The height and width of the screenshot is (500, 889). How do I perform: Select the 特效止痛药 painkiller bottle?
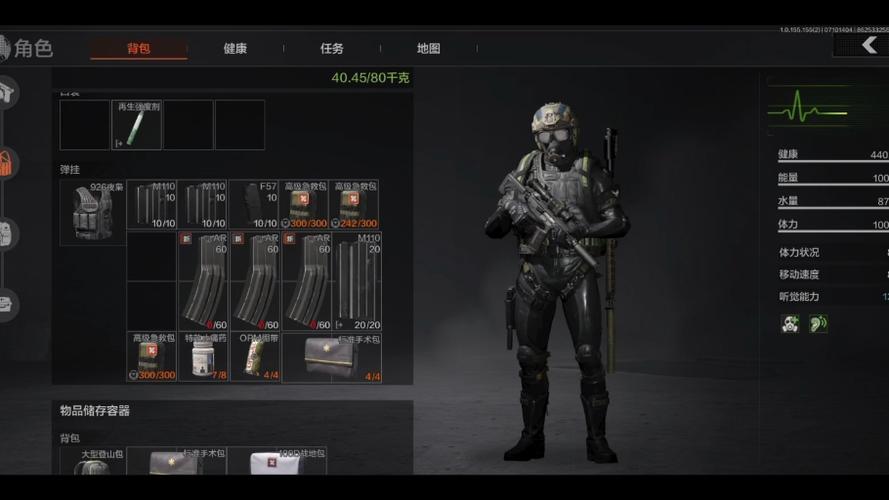tap(203, 357)
